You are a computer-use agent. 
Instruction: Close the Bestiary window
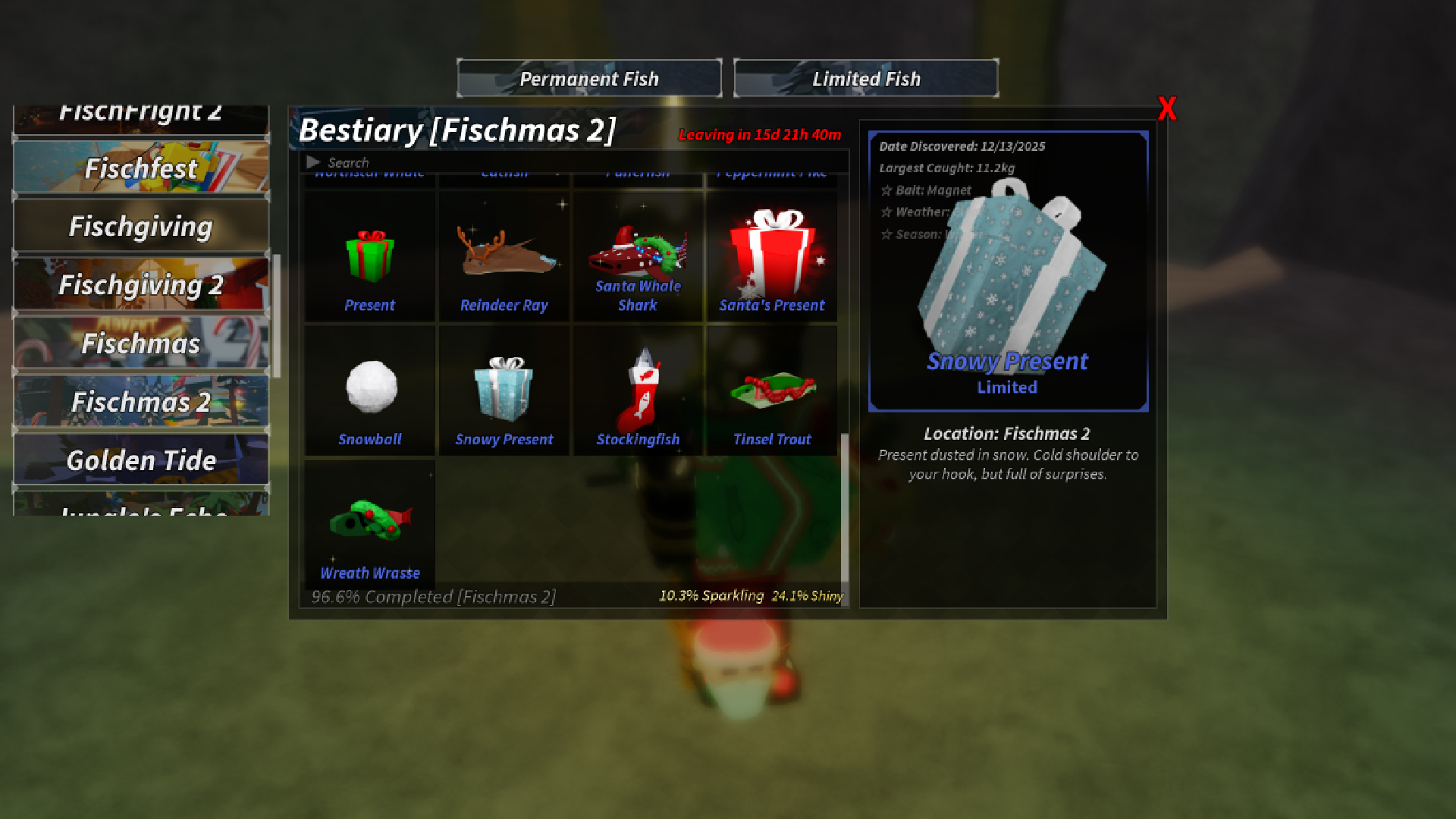[x=1167, y=108]
